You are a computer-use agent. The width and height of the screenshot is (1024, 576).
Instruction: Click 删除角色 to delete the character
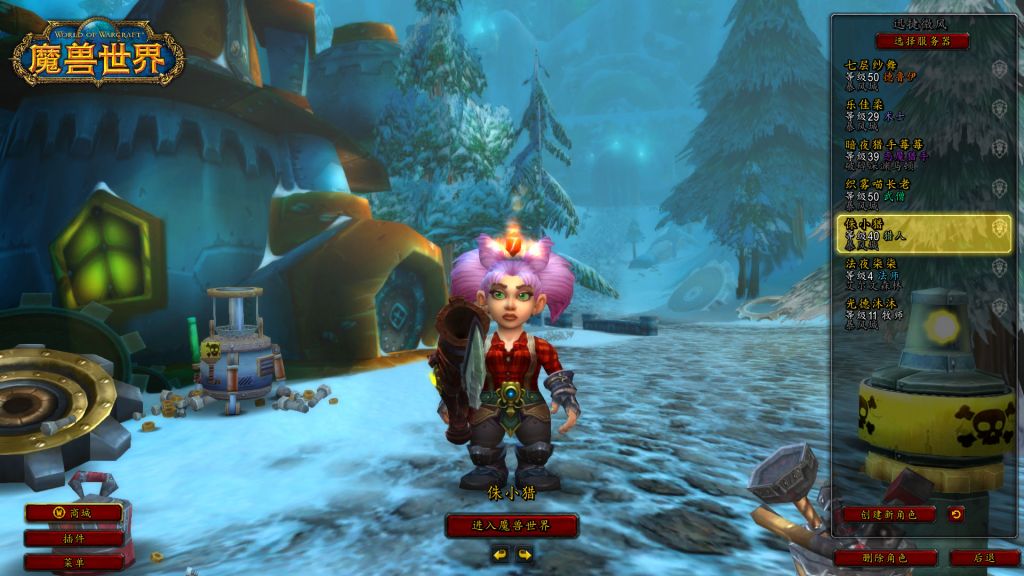point(884,557)
